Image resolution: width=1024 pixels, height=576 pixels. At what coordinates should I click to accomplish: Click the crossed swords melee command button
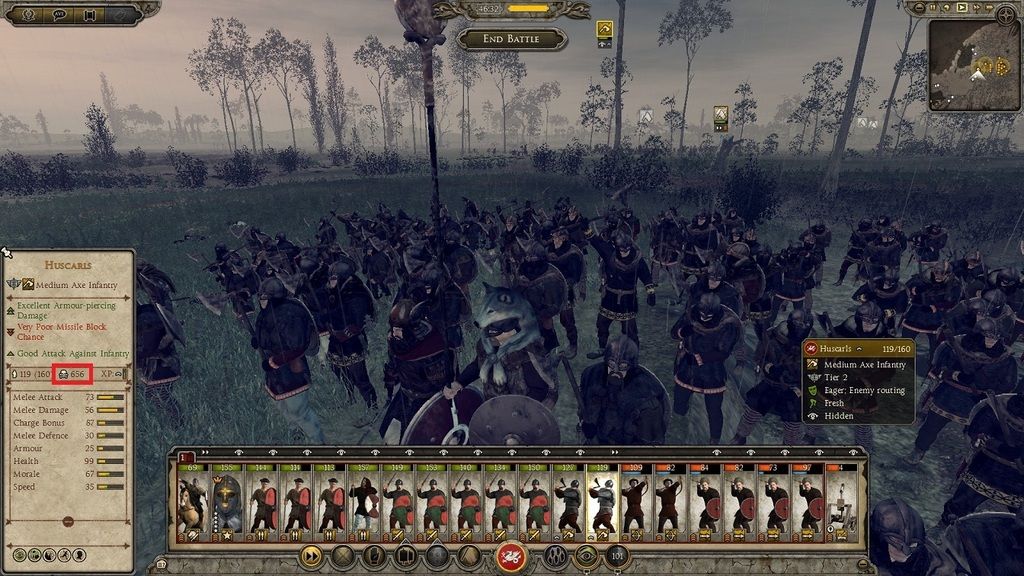pos(343,556)
